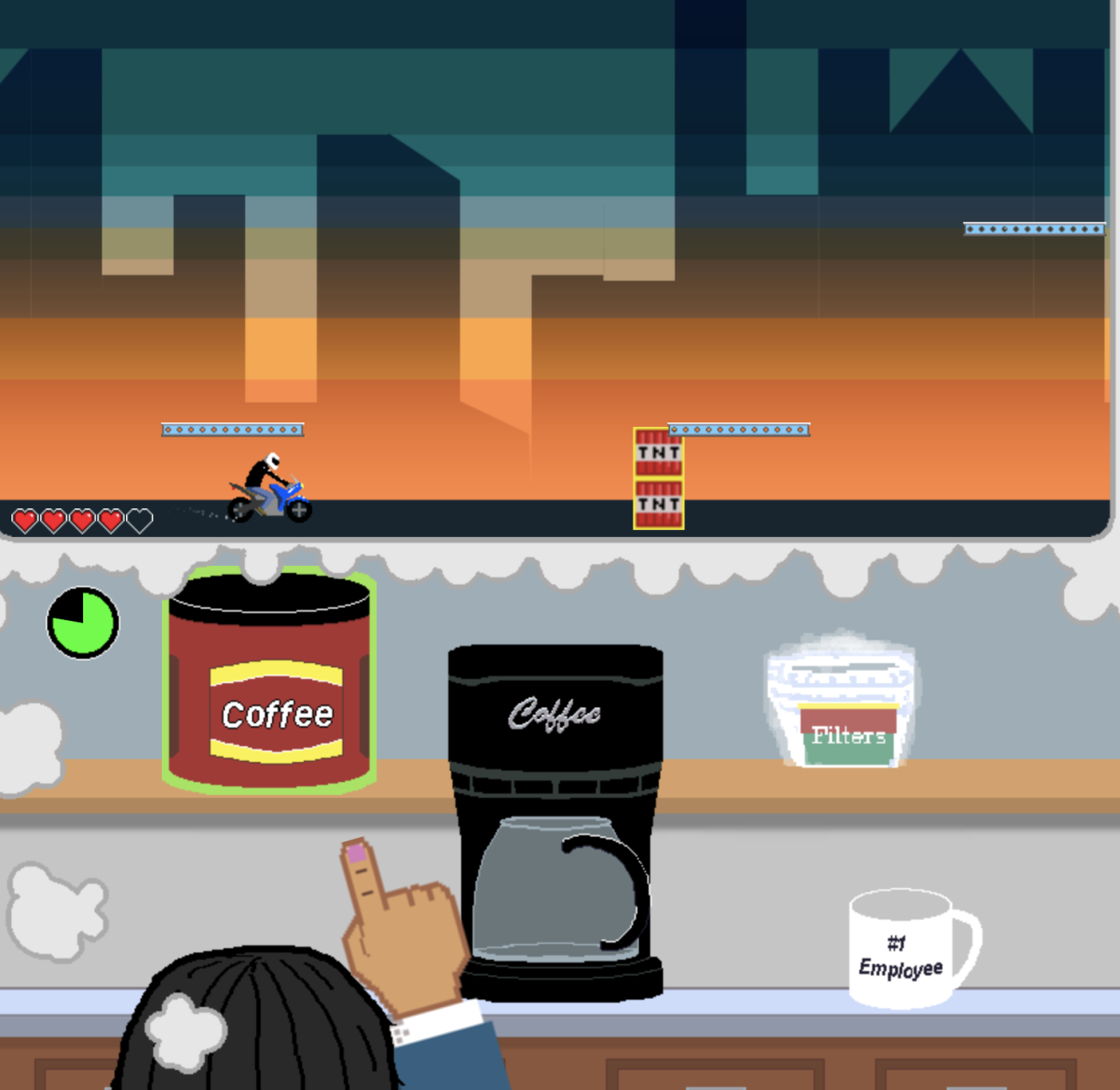
Task: Click the coffee maker's top hatch
Action: (x=556, y=660)
